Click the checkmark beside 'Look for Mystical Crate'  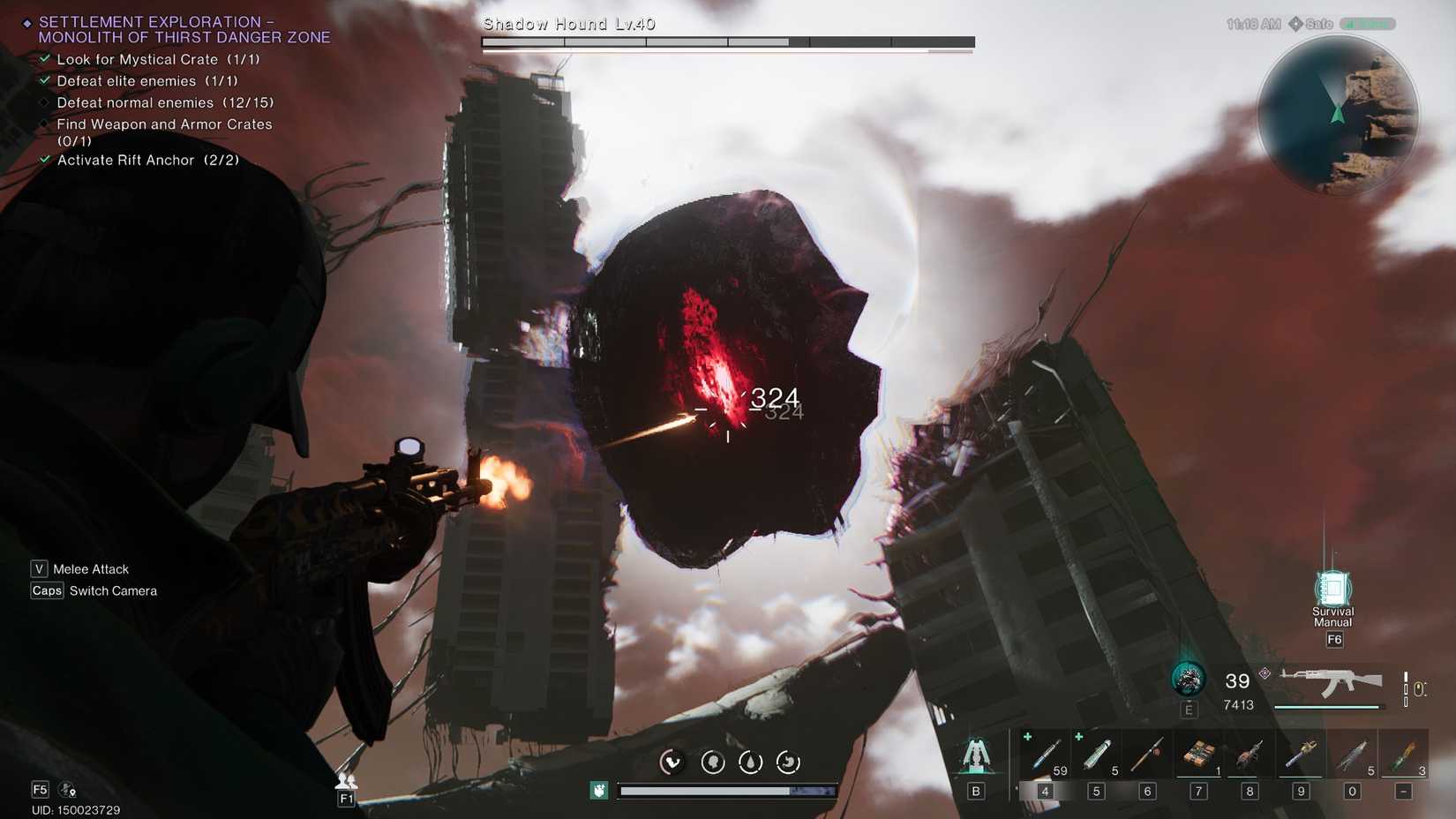click(44, 59)
